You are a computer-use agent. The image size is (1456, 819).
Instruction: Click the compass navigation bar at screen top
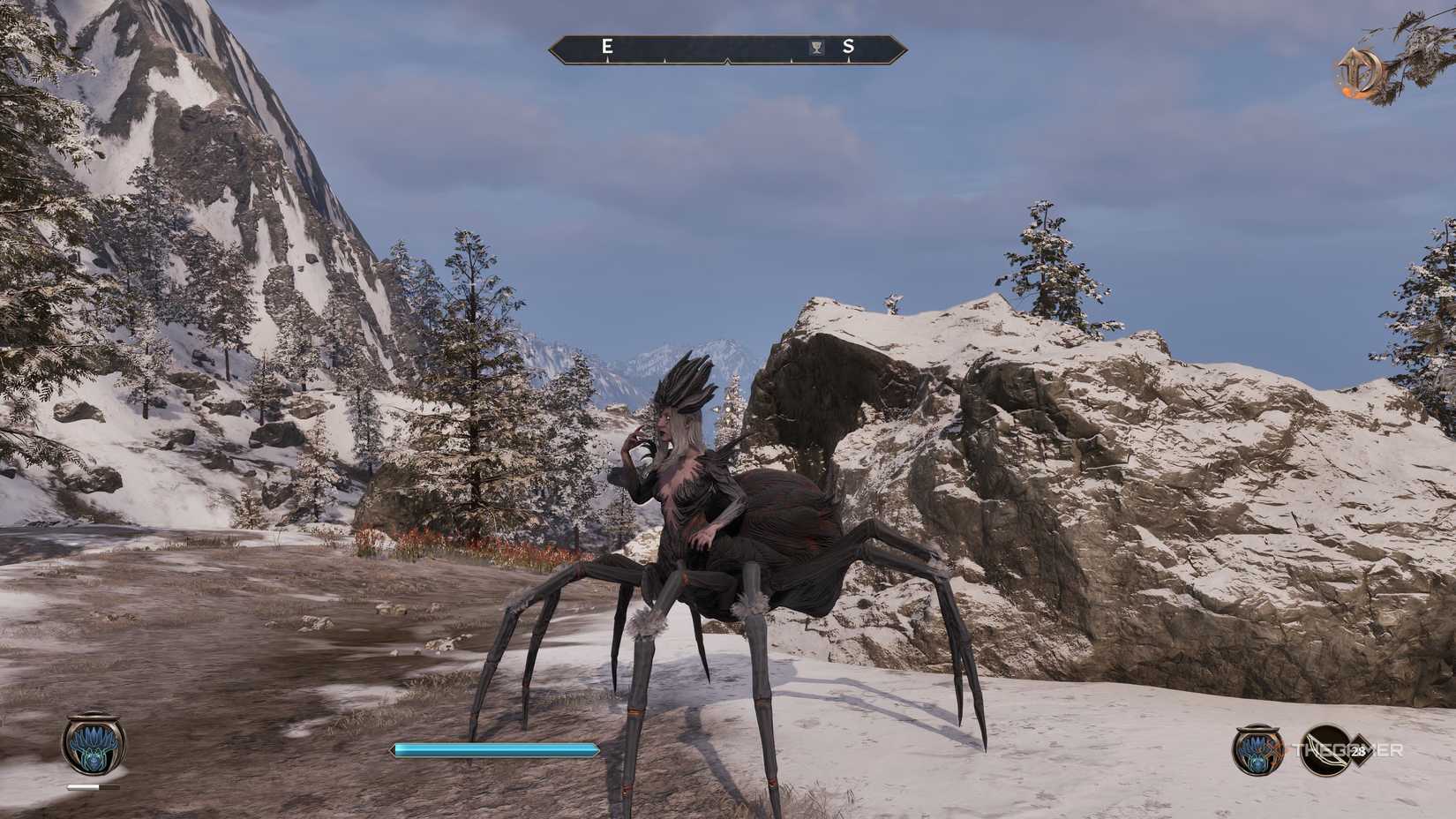pos(727,49)
